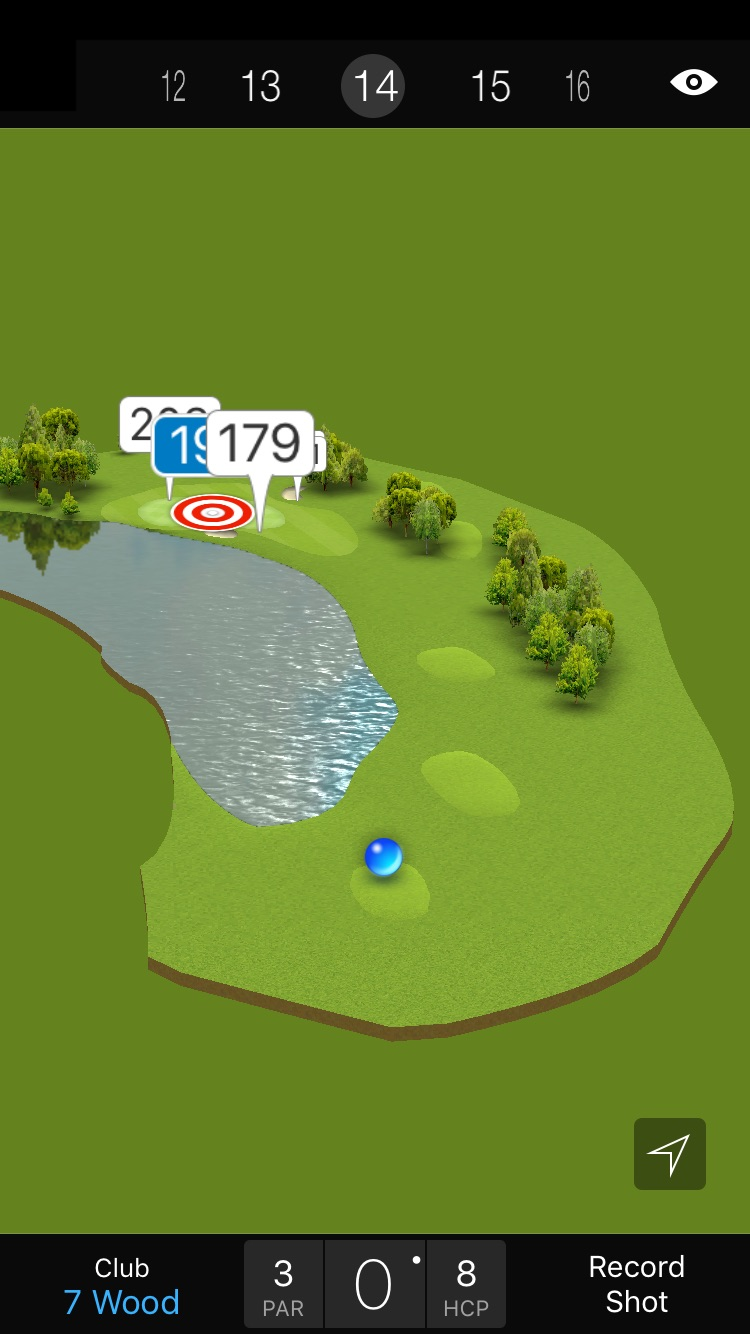Tap the highlighted hole 14 selector
The width and height of the screenshot is (750, 1334).
(x=375, y=86)
